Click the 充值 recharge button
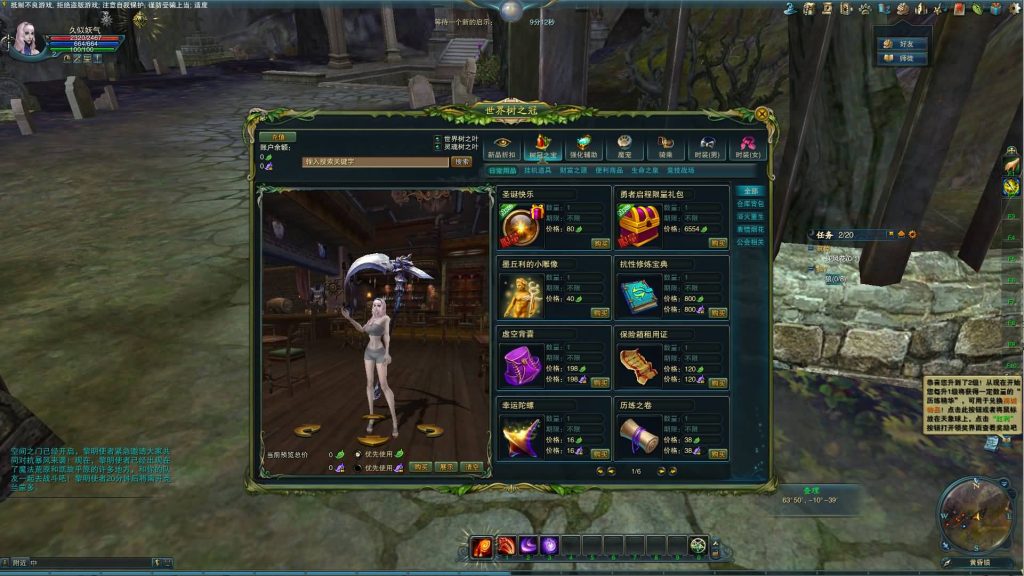The width and height of the screenshot is (1024, 576). click(278, 136)
